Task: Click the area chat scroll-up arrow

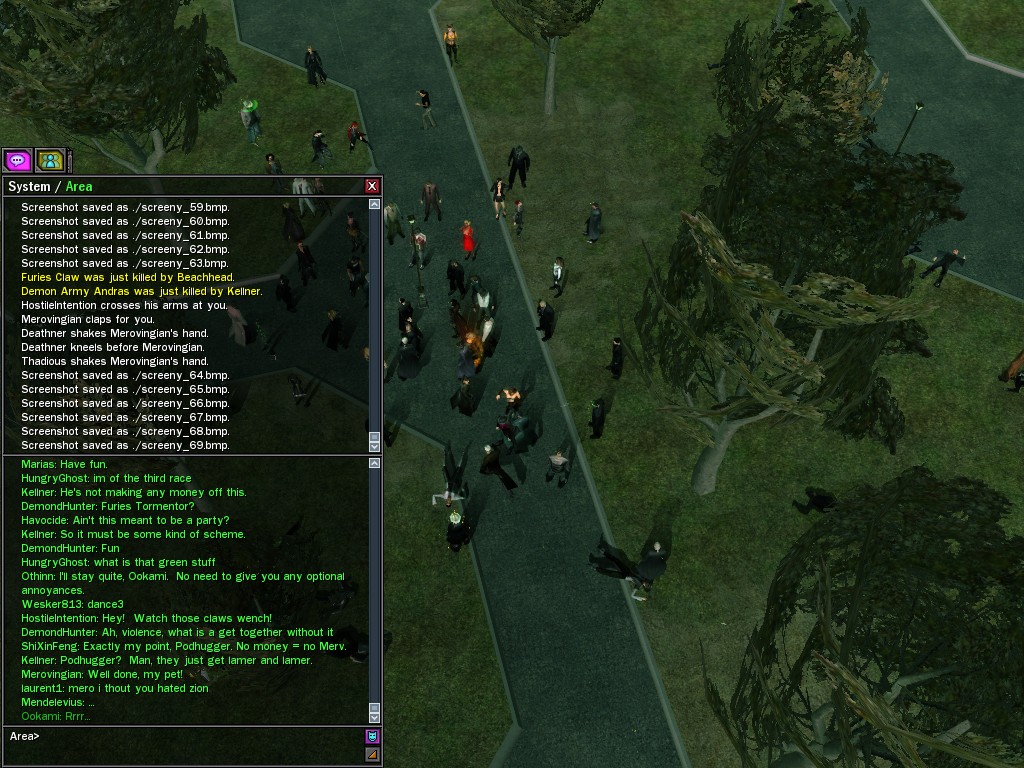Action: pos(375,463)
